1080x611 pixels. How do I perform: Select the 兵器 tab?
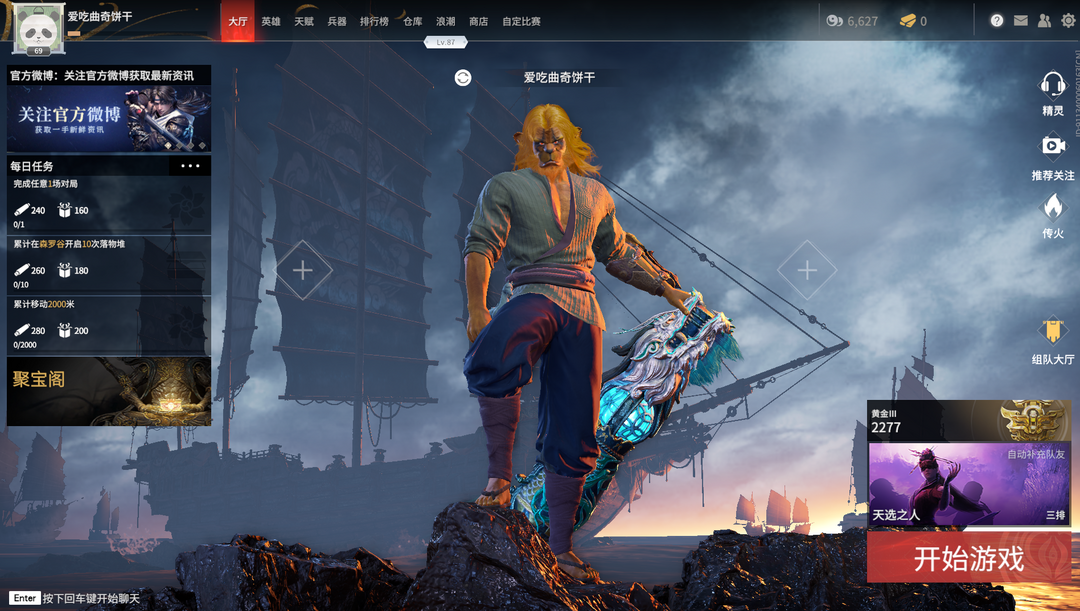(x=337, y=21)
